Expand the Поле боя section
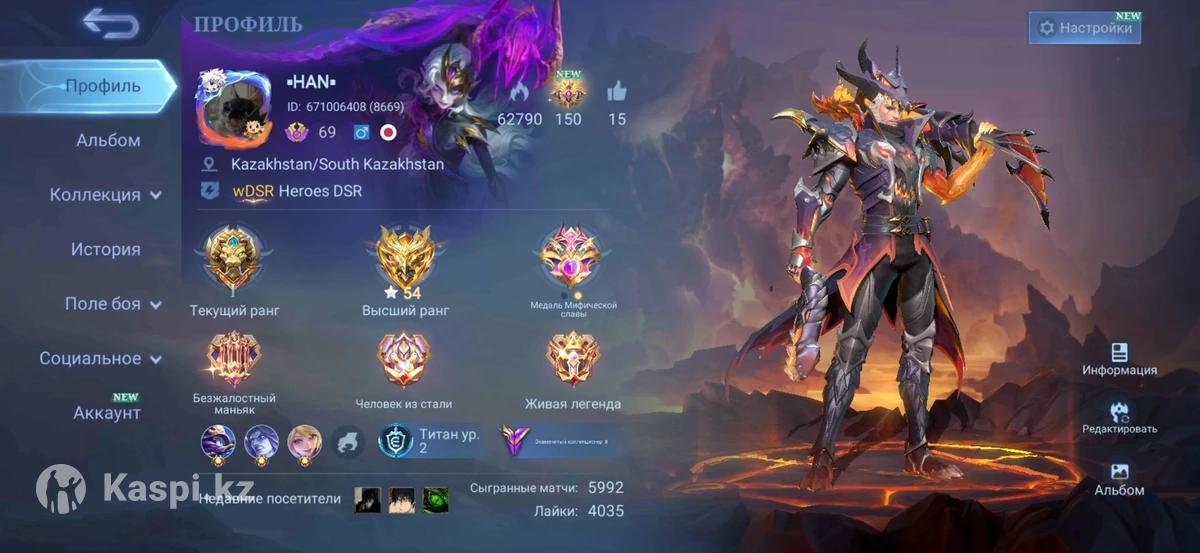The width and height of the screenshot is (1200, 553). click(112, 304)
